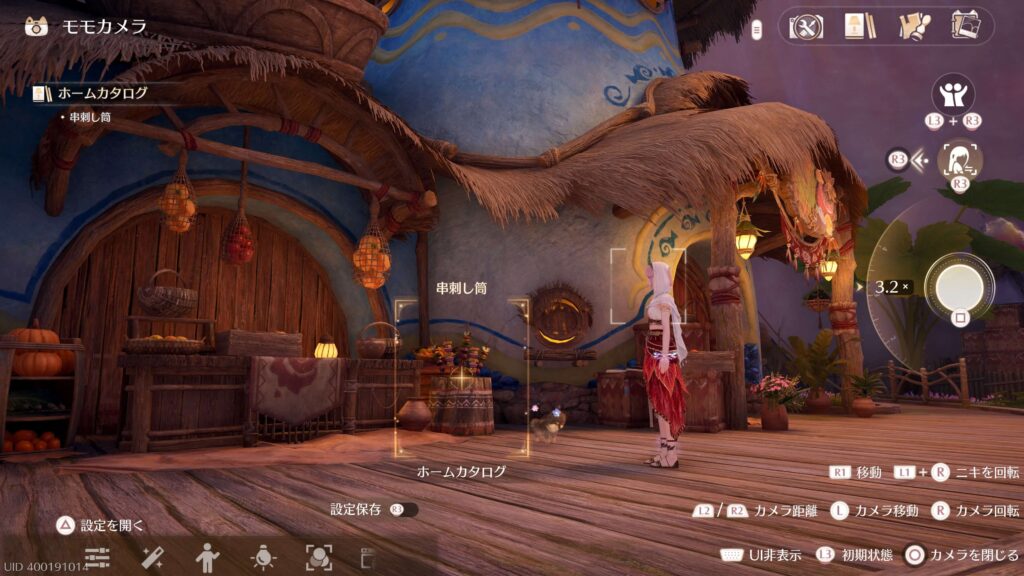Click the 設定を開く button
The image size is (1024, 576).
coord(101,524)
